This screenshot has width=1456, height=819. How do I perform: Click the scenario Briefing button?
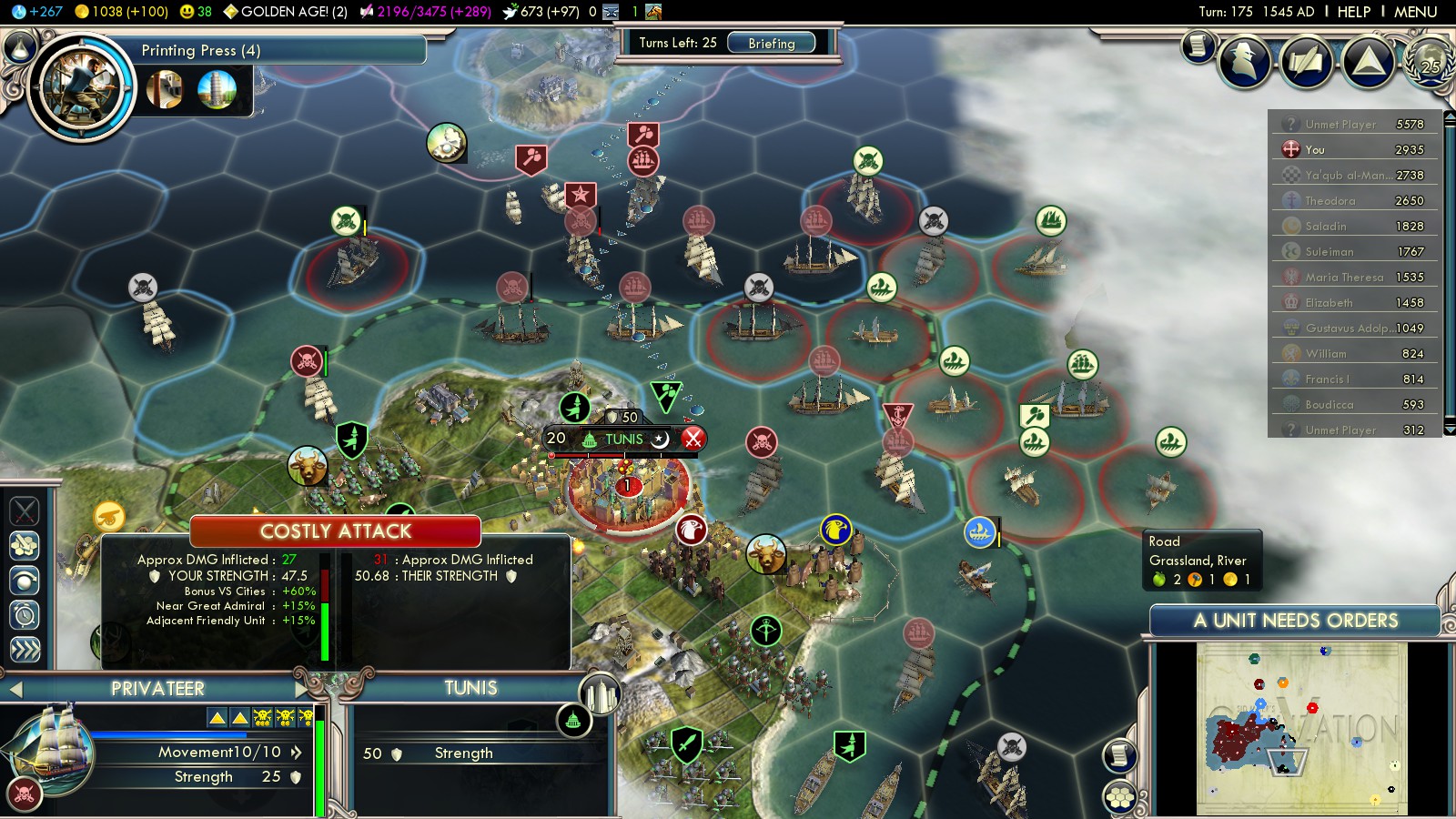[771, 43]
